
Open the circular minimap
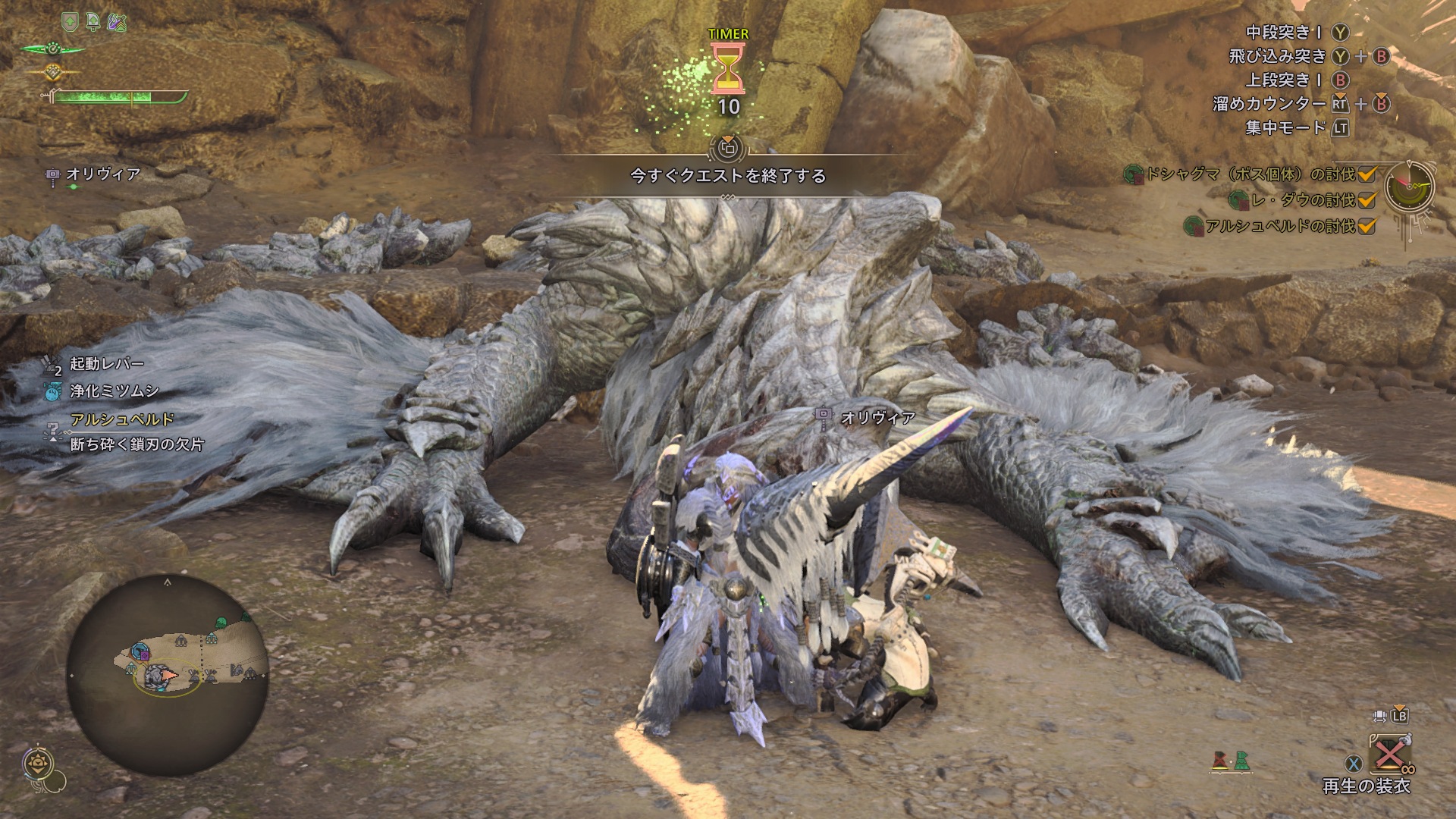[x=168, y=674]
